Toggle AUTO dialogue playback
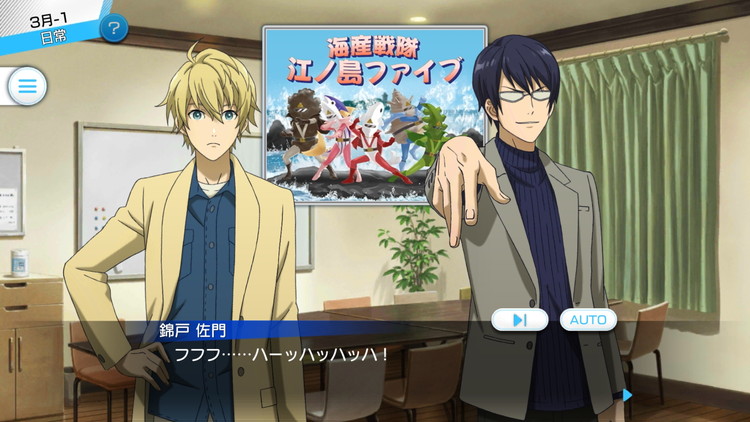 [x=588, y=320]
